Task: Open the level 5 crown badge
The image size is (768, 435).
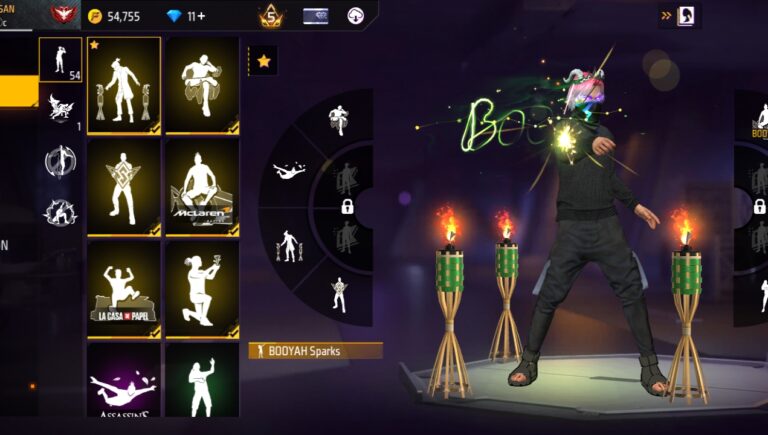Action: [269, 16]
